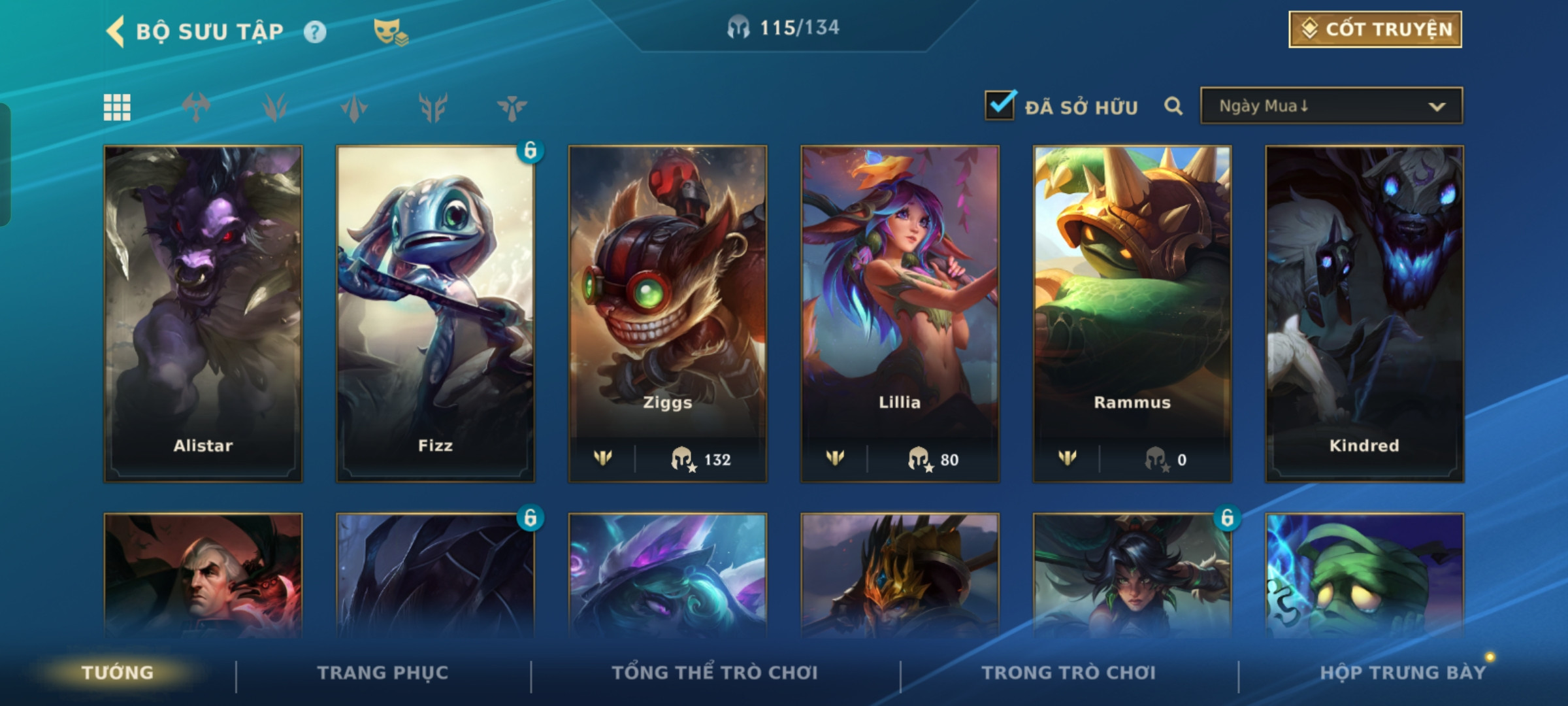Select the all-champions grid filter
The width and height of the screenshot is (1568, 706).
coord(117,107)
